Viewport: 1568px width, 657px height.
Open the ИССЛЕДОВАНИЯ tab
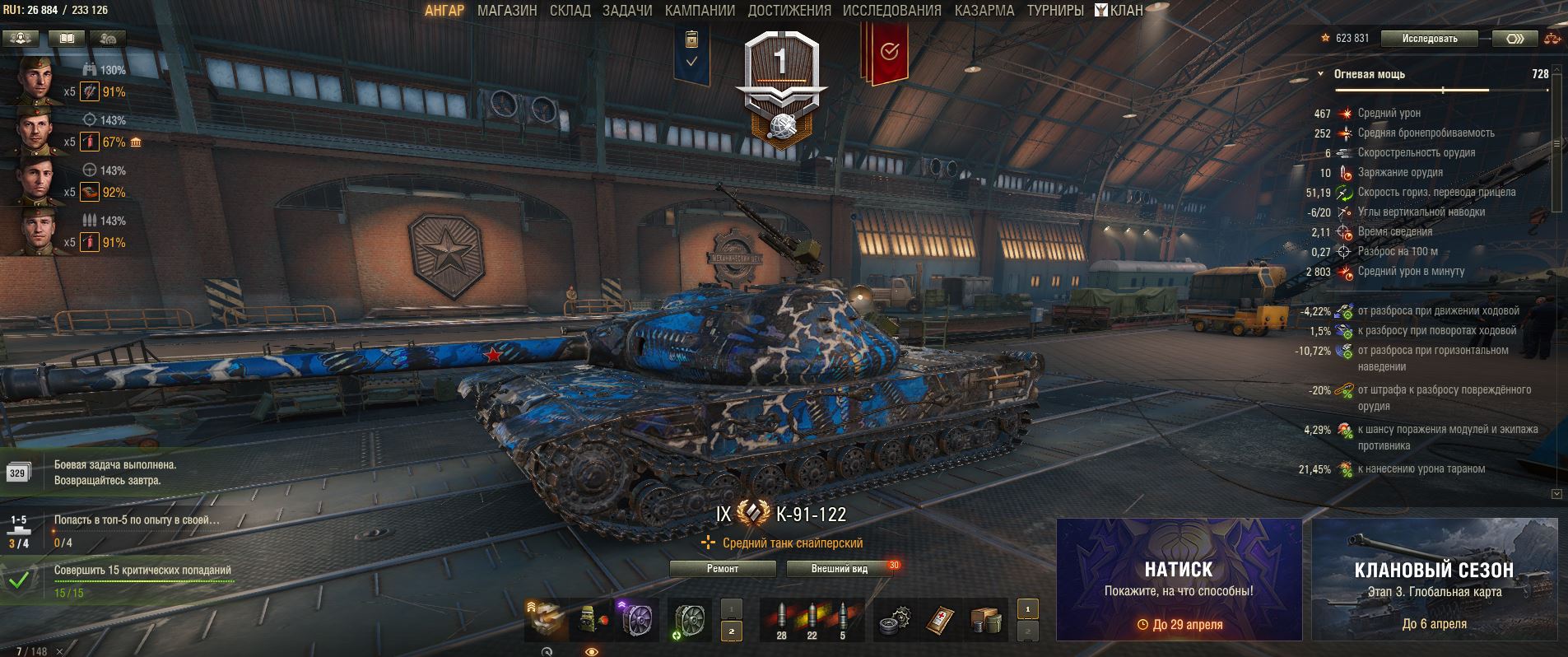891,11
